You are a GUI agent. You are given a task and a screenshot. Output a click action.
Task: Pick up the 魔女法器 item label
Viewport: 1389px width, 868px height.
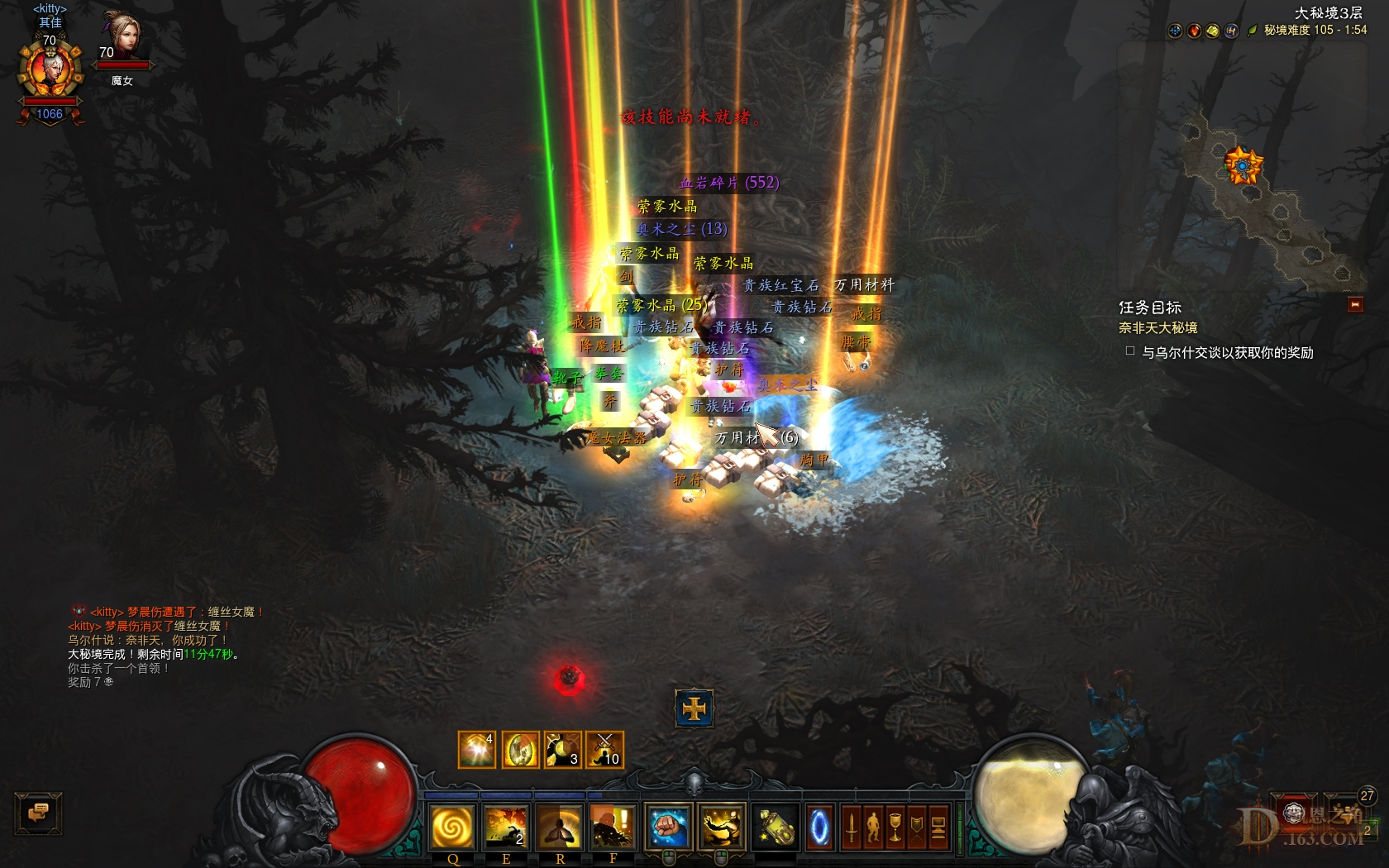pos(617,437)
